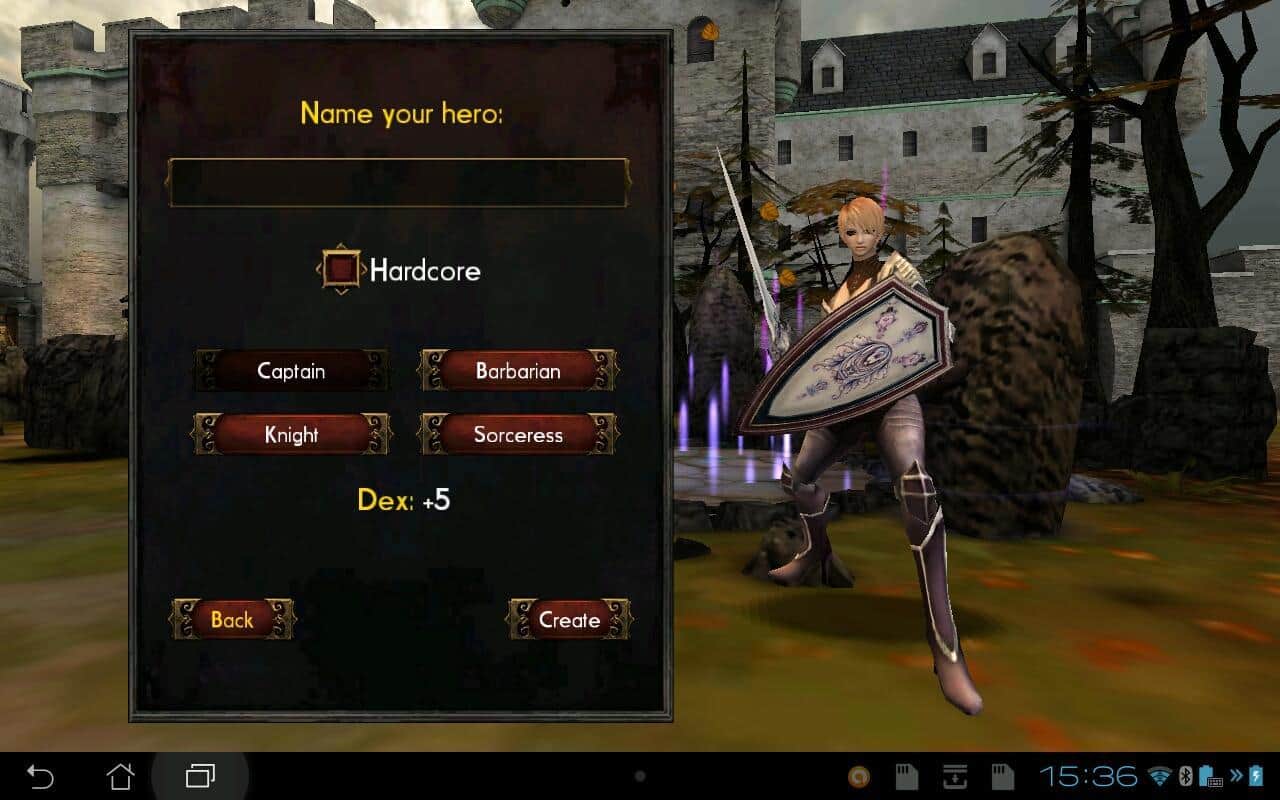The image size is (1280, 800).
Task: Pick the Sorceress class
Action: [516, 434]
